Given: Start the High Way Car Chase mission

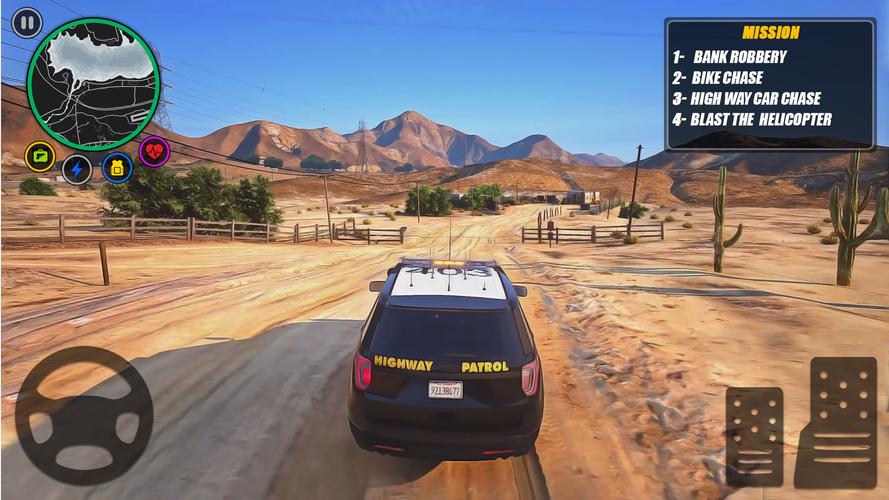Looking at the screenshot, I should 755,99.
